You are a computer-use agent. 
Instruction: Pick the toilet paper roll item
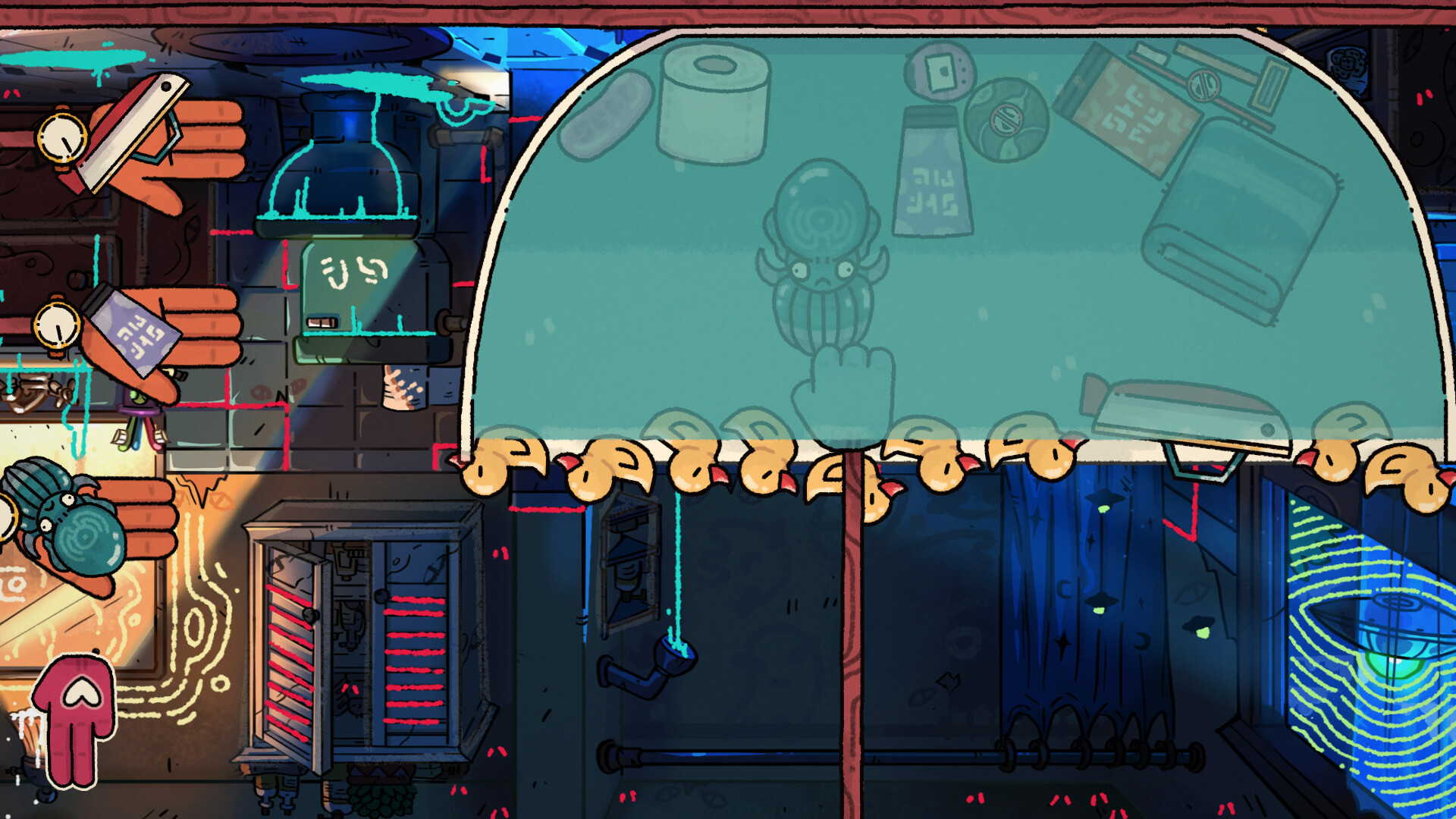(713, 102)
